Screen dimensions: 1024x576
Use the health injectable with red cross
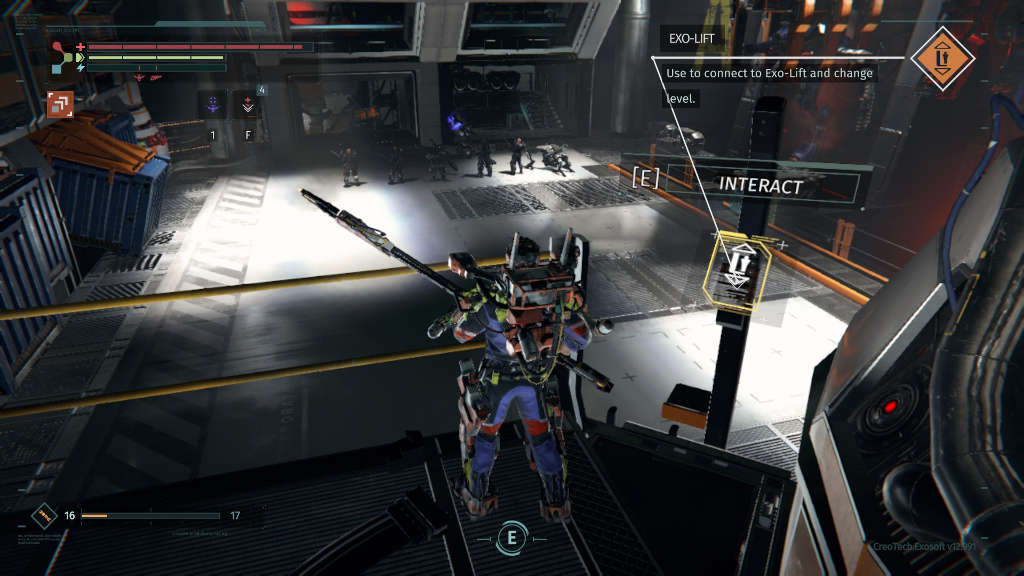[x=246, y=104]
